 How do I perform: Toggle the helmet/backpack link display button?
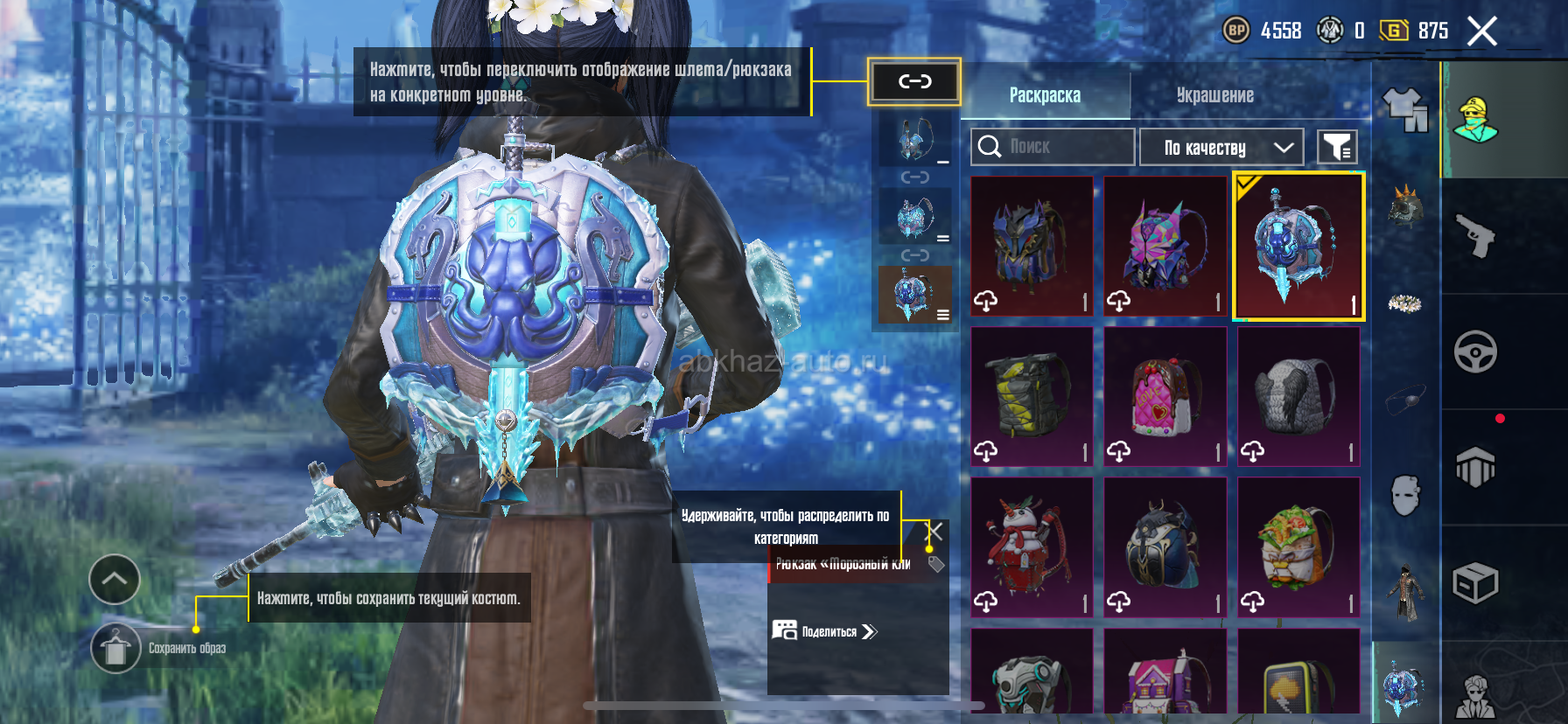914,82
